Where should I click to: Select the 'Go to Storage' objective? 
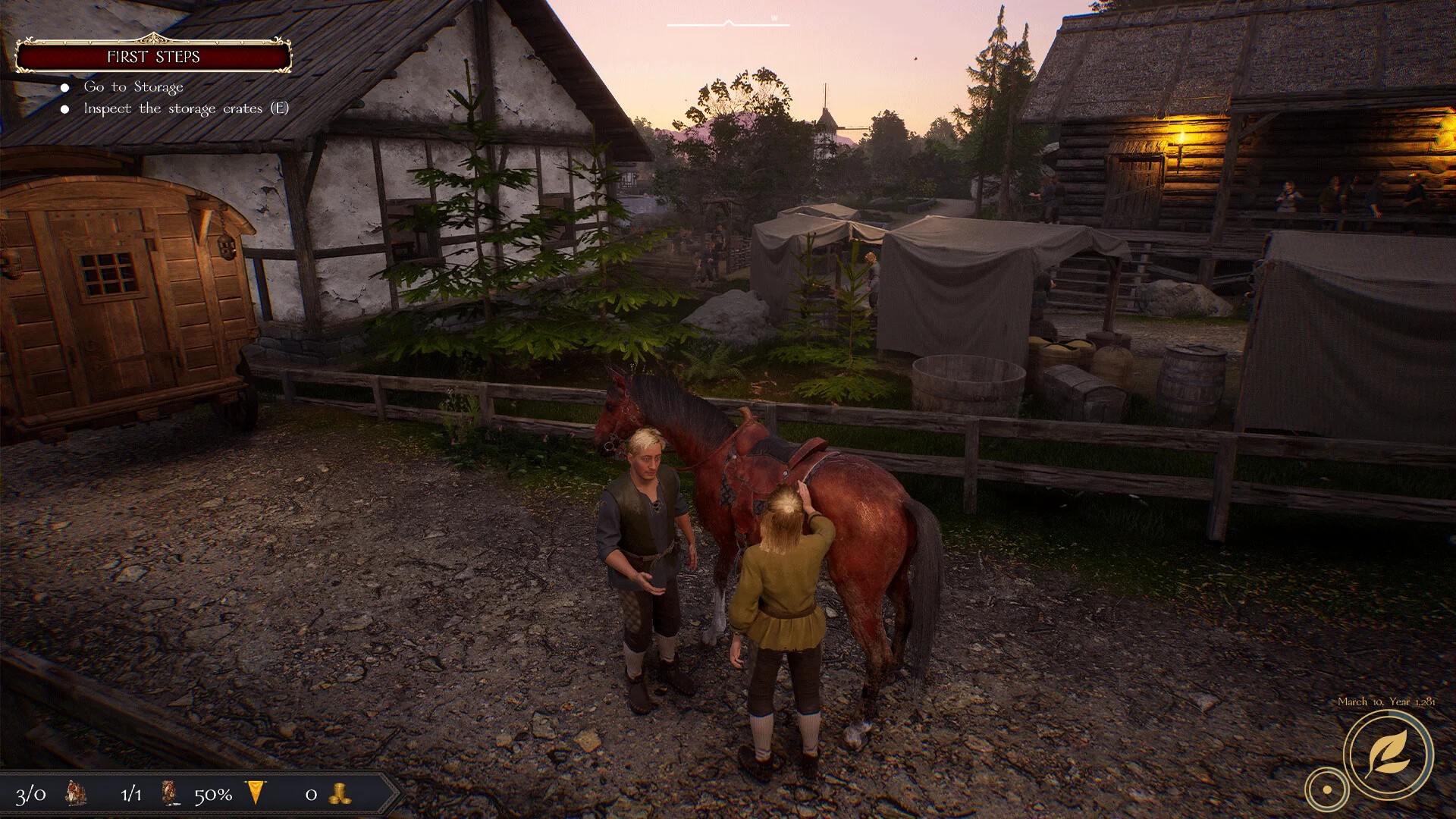pos(133,87)
